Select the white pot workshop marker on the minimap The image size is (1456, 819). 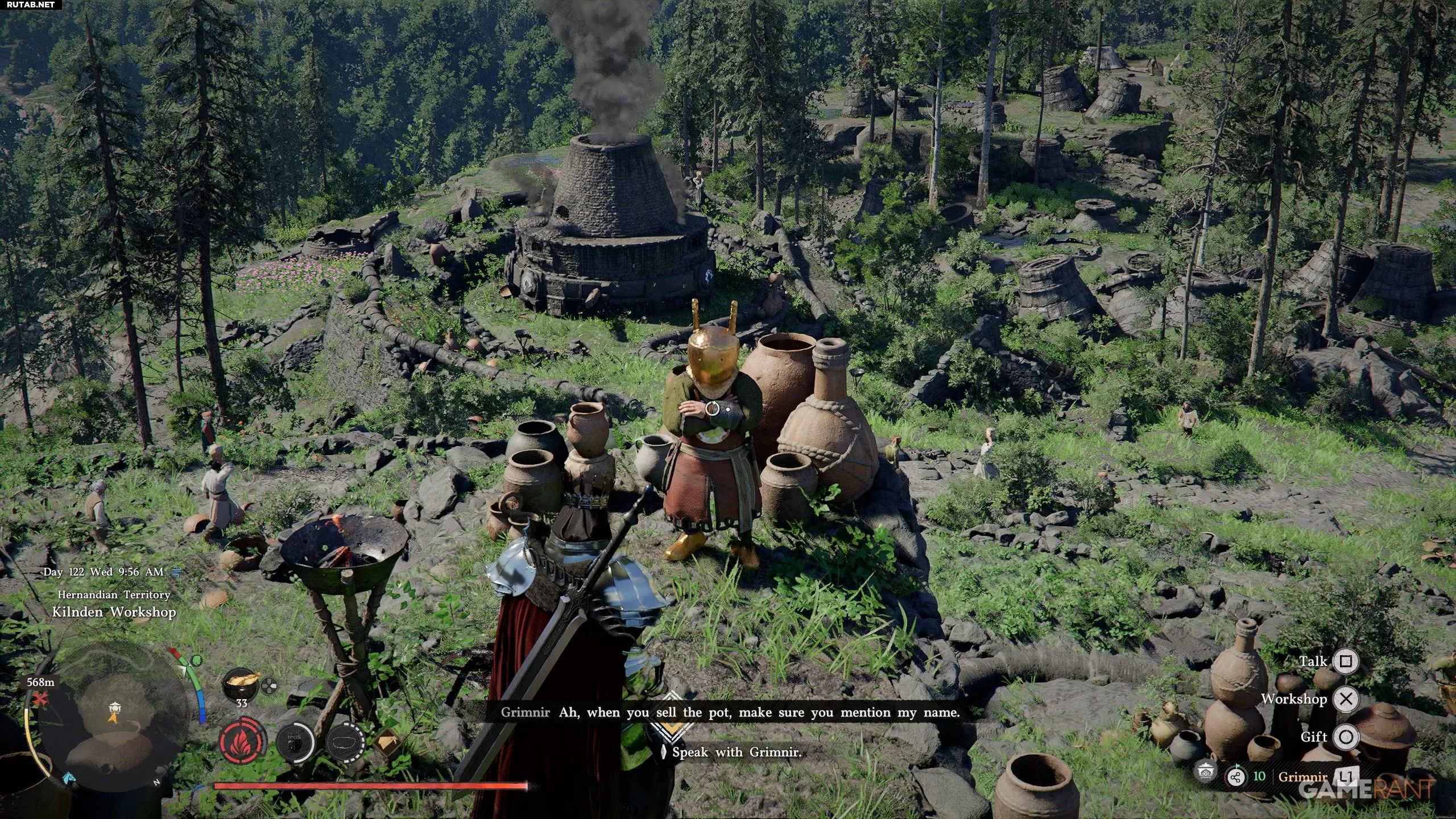tap(115, 707)
